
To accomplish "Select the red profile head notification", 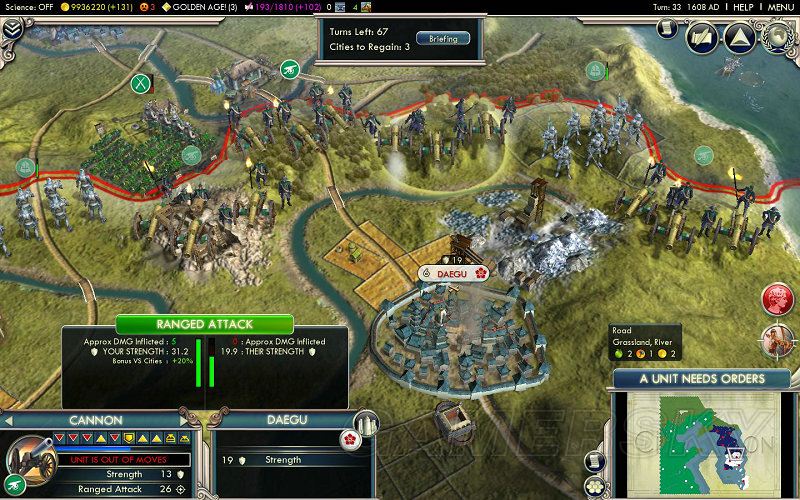I will 777,299.
